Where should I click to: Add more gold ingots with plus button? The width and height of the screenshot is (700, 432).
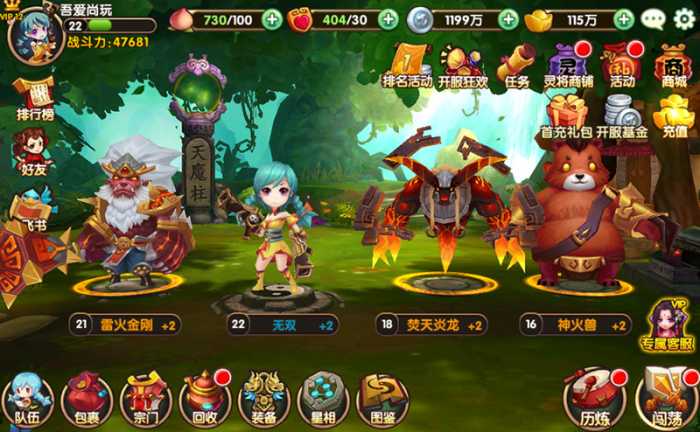624,19
